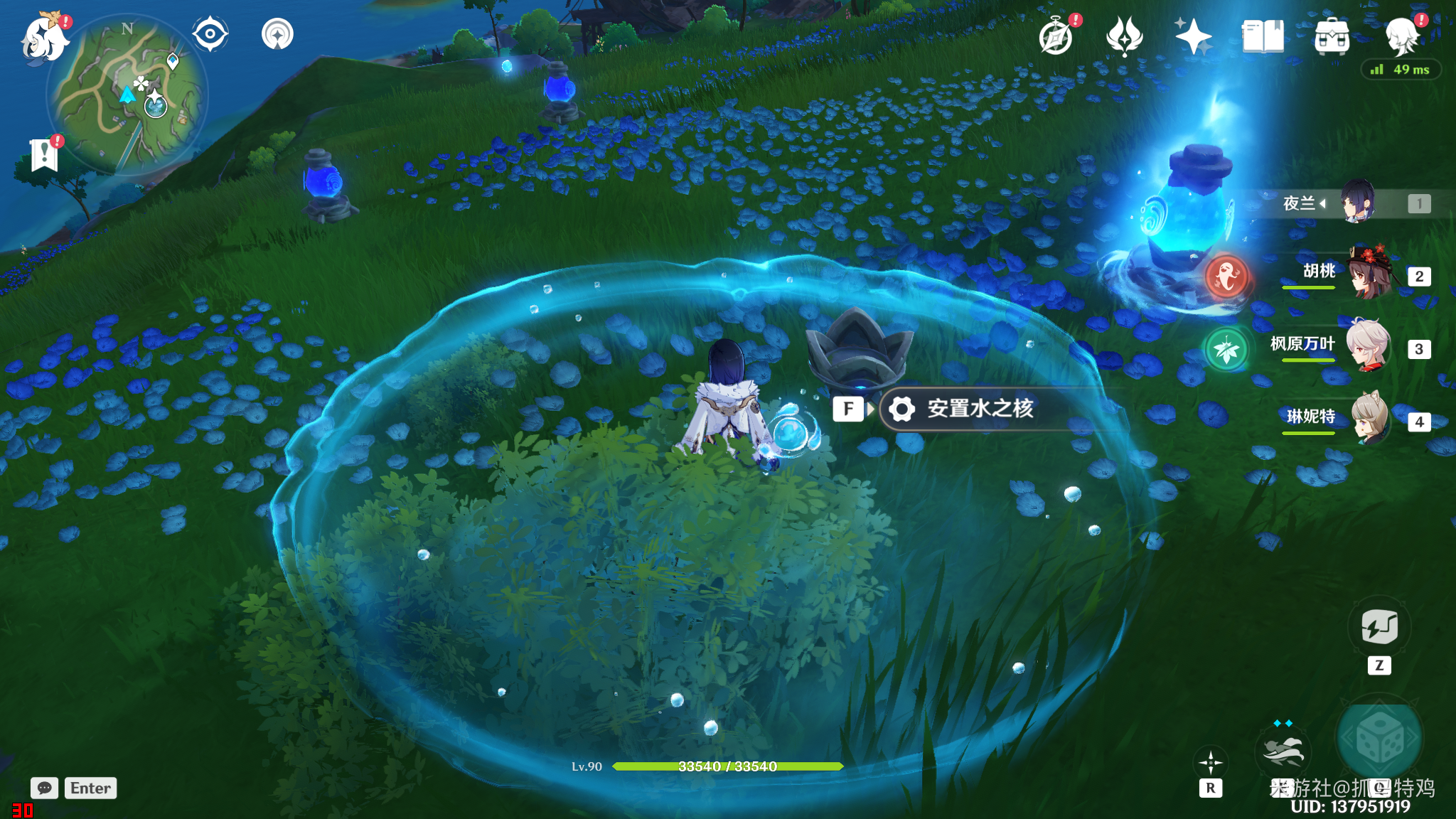
Task: Open the co-op signal icon beside the minimap
Action: 277,34
